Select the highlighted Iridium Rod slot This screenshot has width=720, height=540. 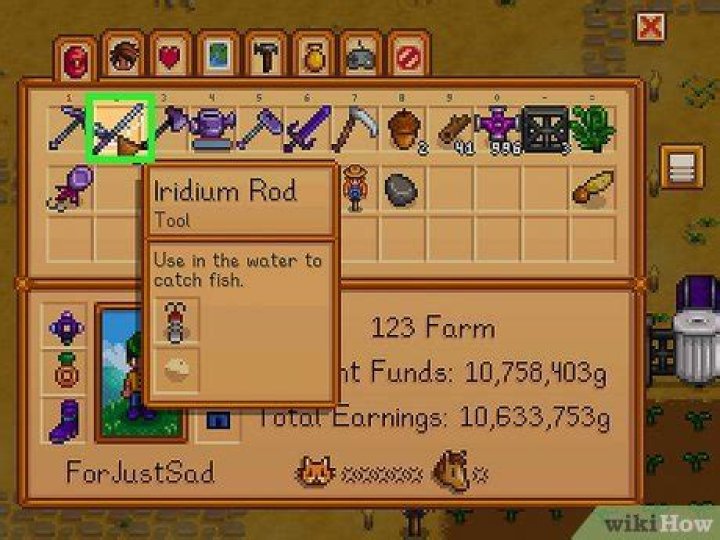point(119,127)
